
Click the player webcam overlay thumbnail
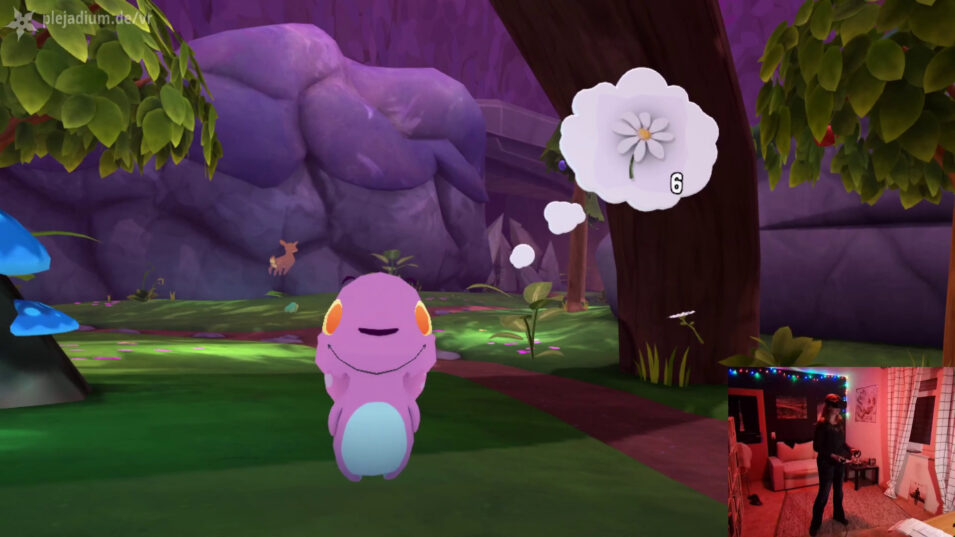840,451
